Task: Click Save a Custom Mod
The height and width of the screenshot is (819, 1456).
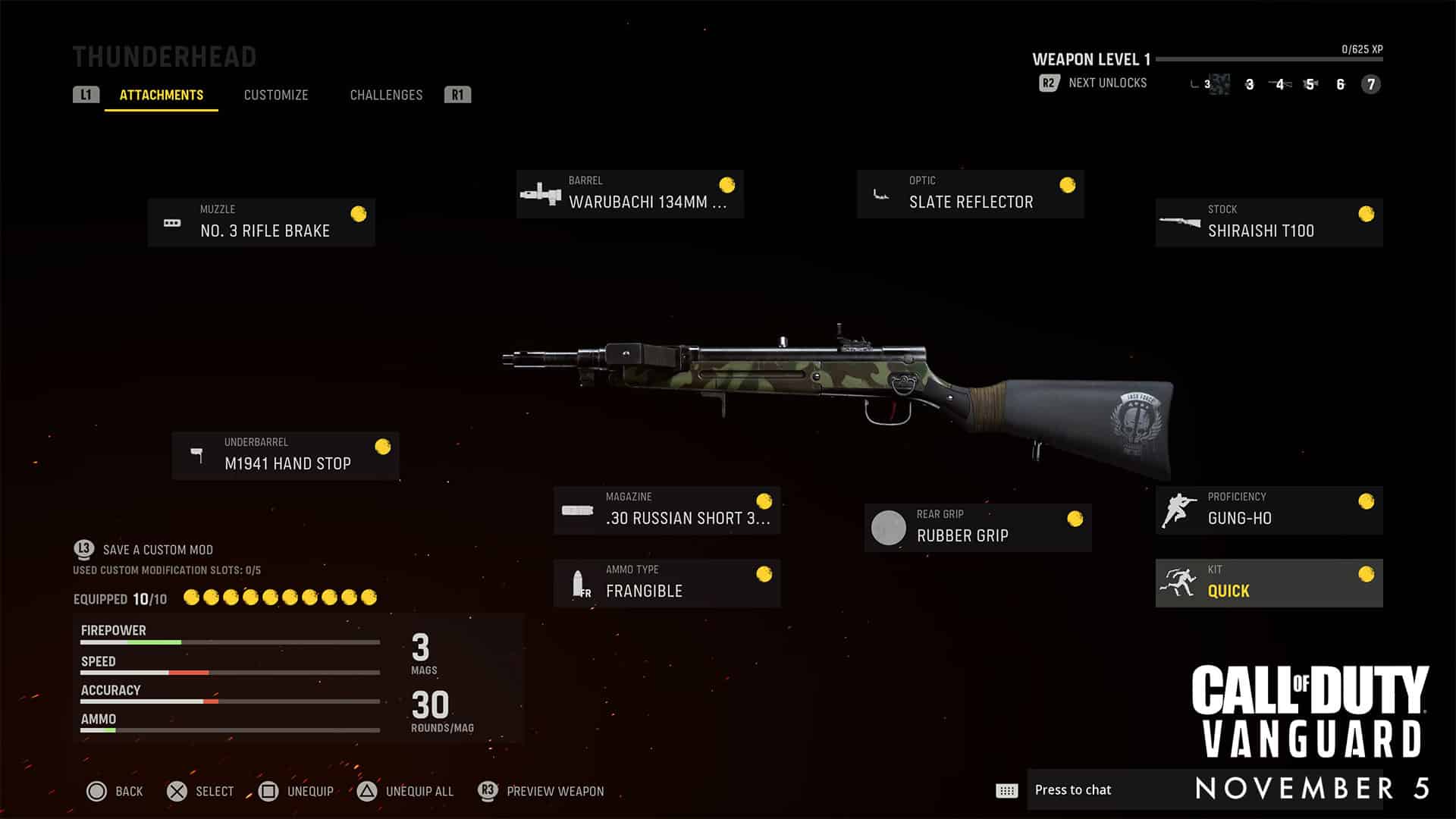Action: tap(158, 550)
